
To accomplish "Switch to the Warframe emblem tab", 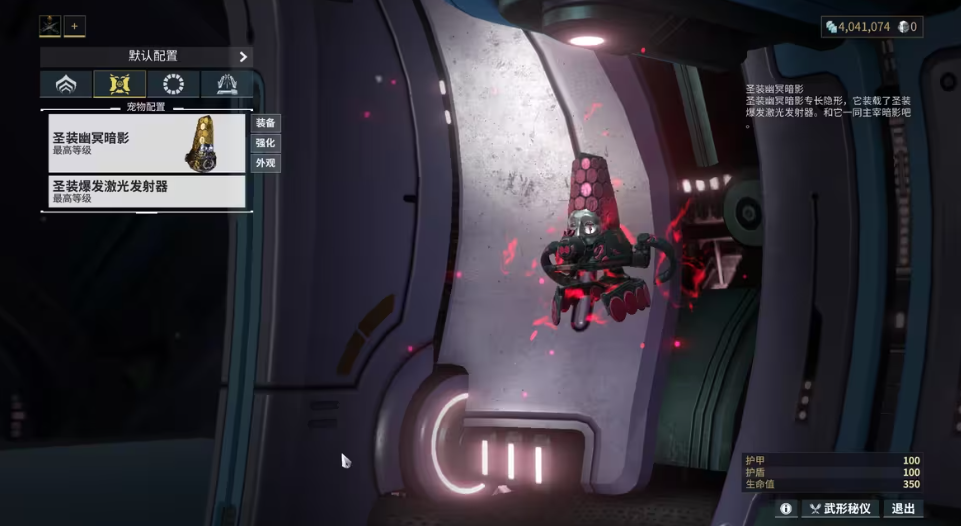I will click(x=66, y=84).
